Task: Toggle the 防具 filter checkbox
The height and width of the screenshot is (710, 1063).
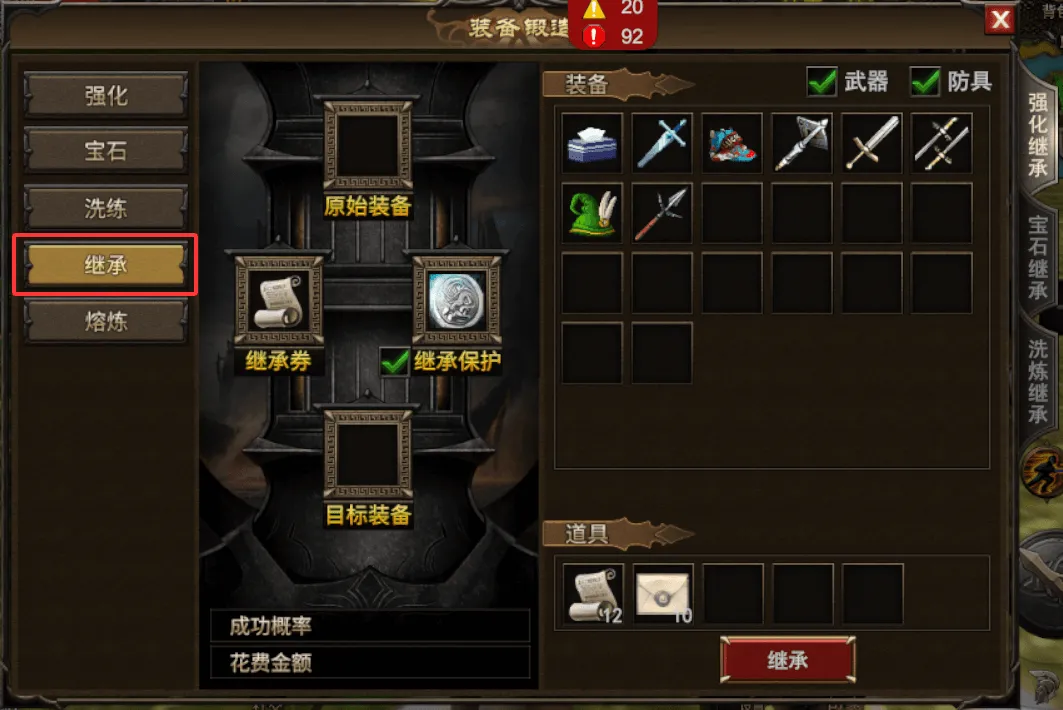Action: click(x=925, y=83)
